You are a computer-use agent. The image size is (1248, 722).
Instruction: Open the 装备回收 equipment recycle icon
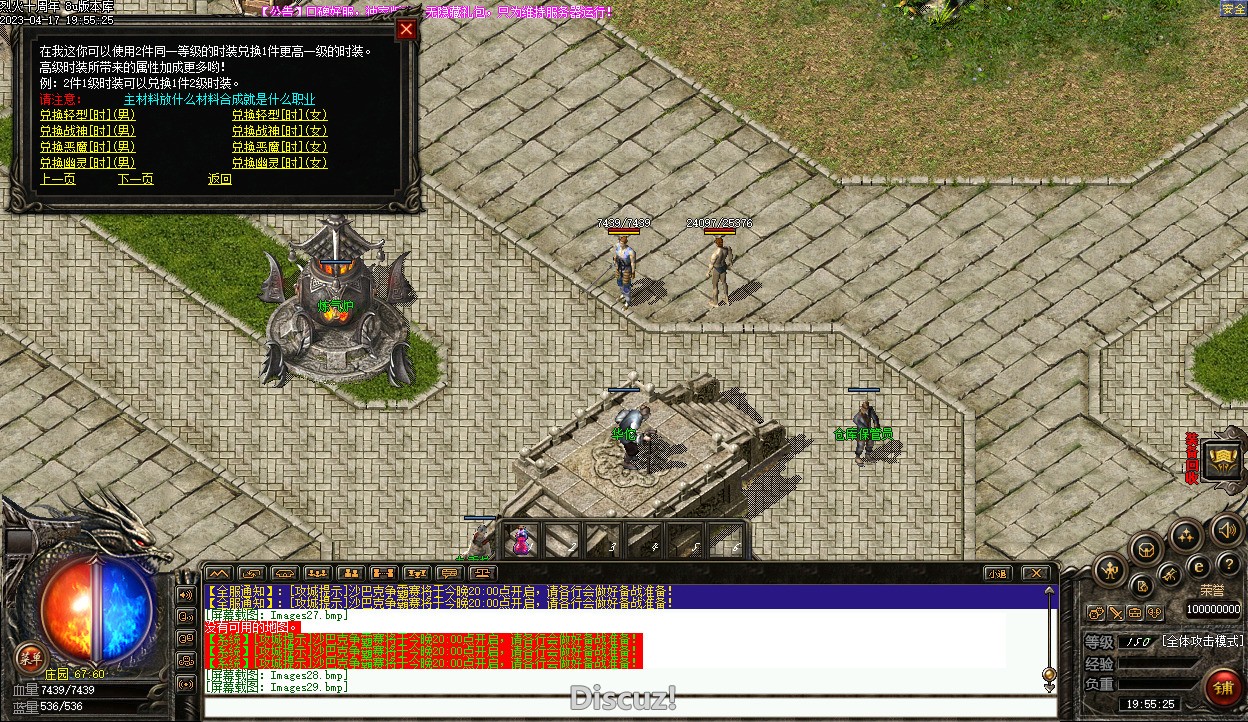[1221, 459]
